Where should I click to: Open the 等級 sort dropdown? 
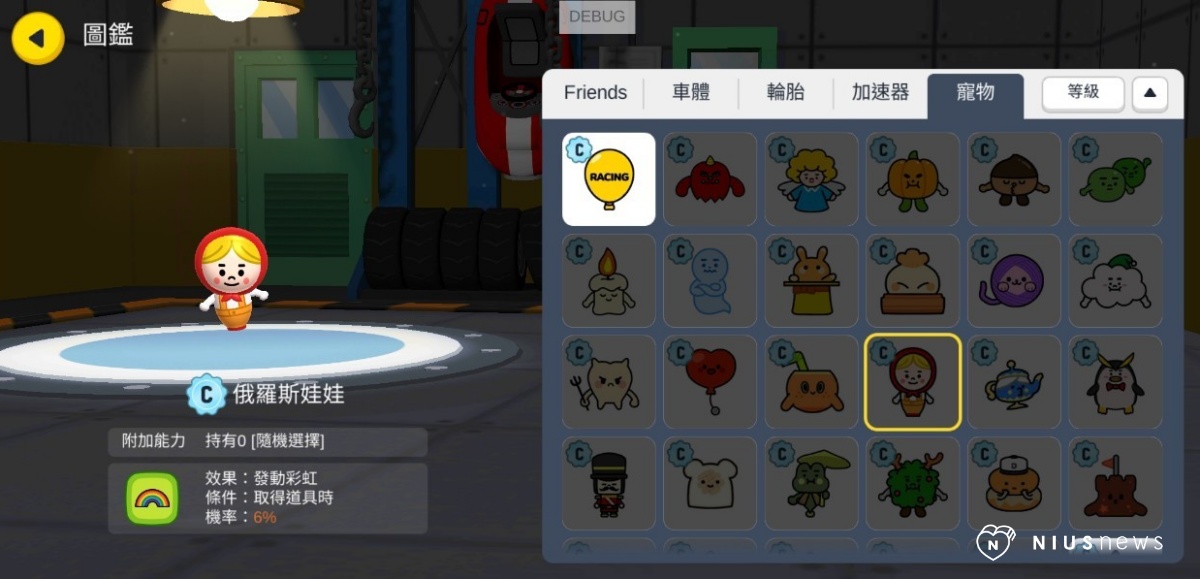click(1083, 93)
